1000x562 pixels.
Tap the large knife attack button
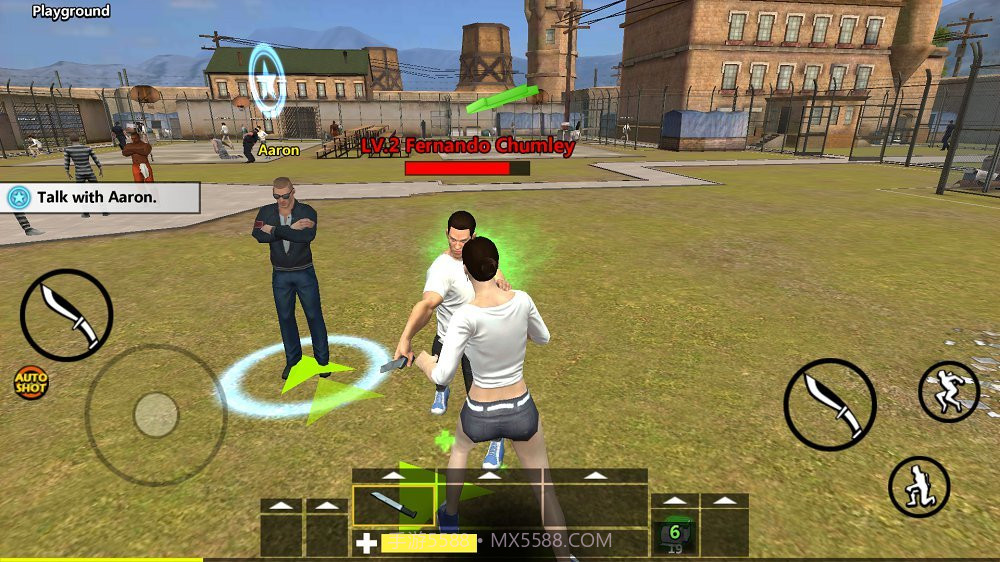pos(830,404)
